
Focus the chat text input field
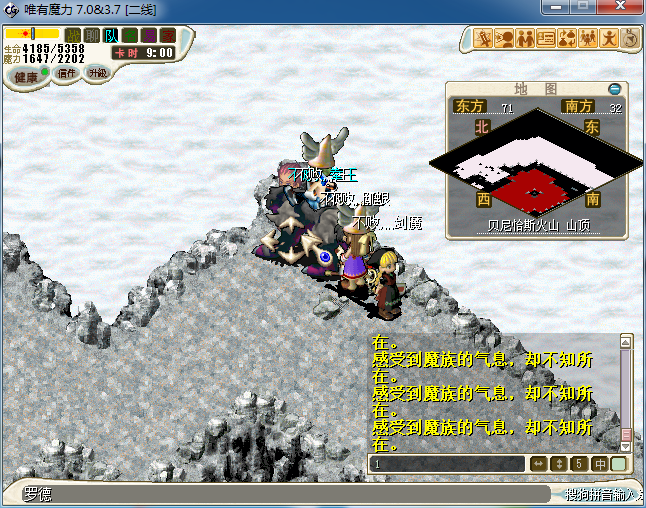(x=447, y=464)
